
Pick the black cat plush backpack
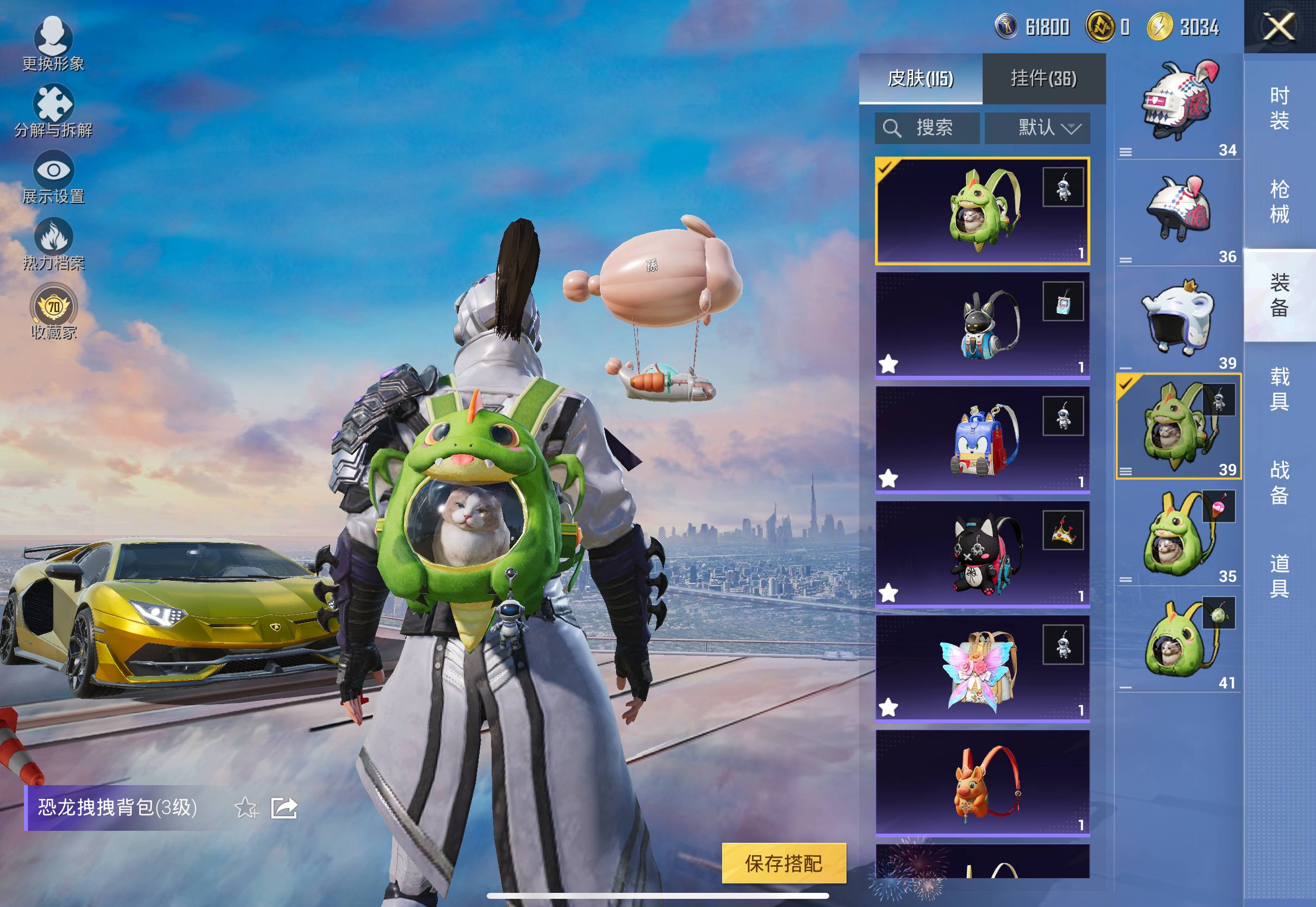pos(982,554)
